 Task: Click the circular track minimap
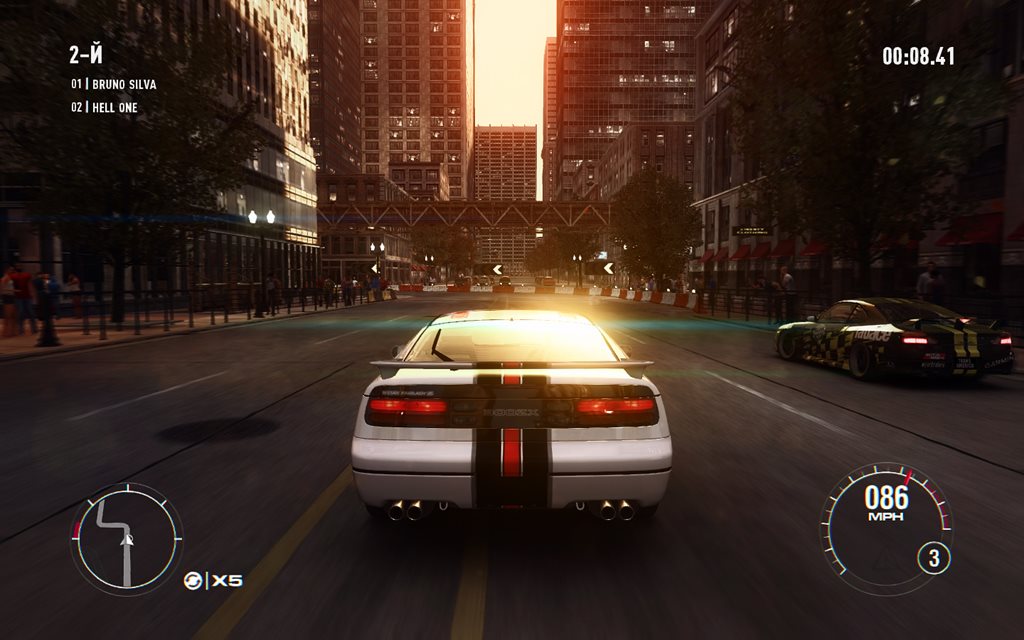pos(126,539)
